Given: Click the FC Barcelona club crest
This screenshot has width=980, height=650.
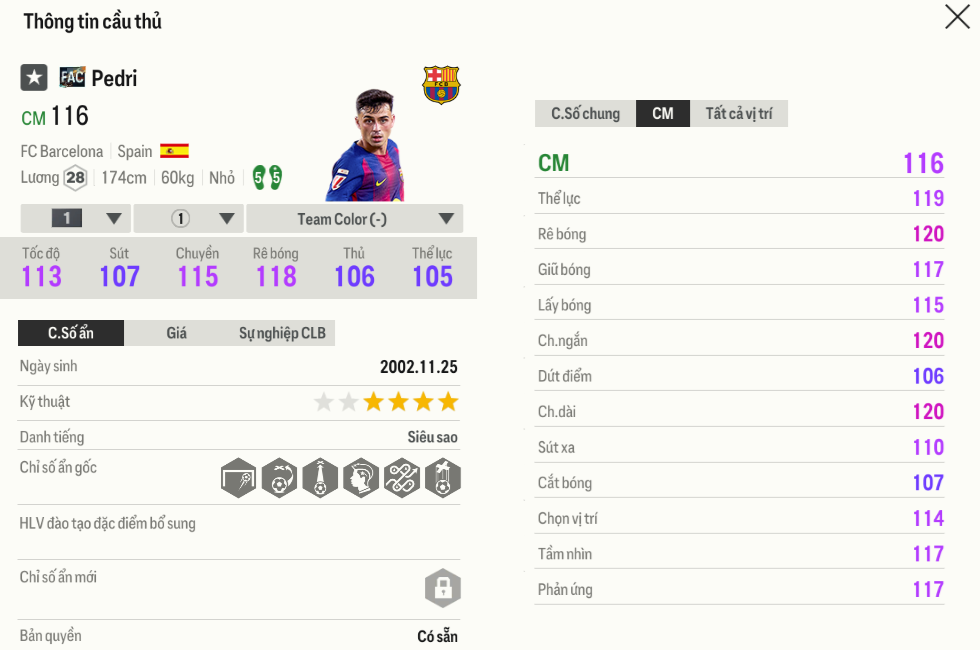Looking at the screenshot, I should (x=441, y=85).
